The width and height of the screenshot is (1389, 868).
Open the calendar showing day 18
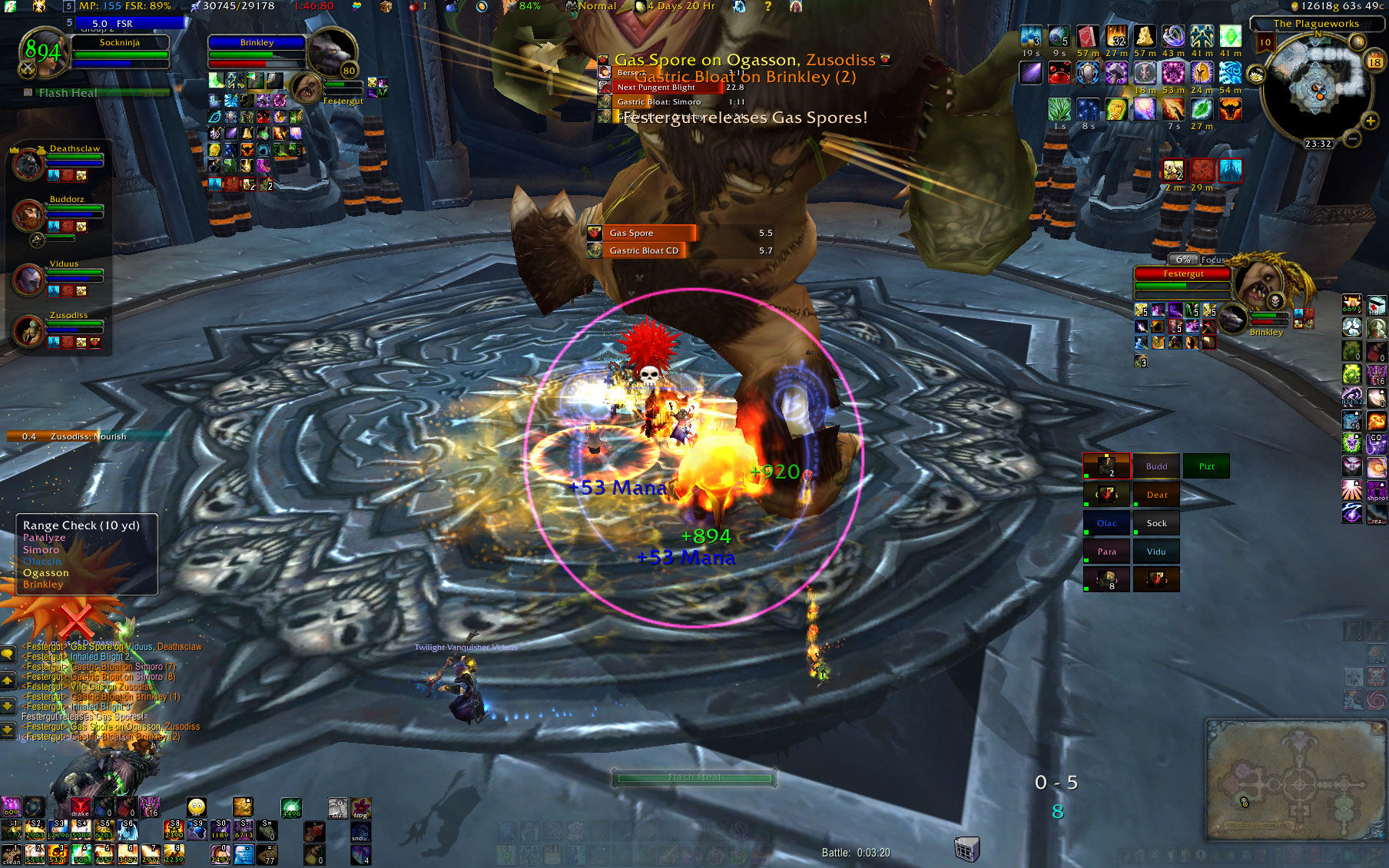[x=1374, y=61]
